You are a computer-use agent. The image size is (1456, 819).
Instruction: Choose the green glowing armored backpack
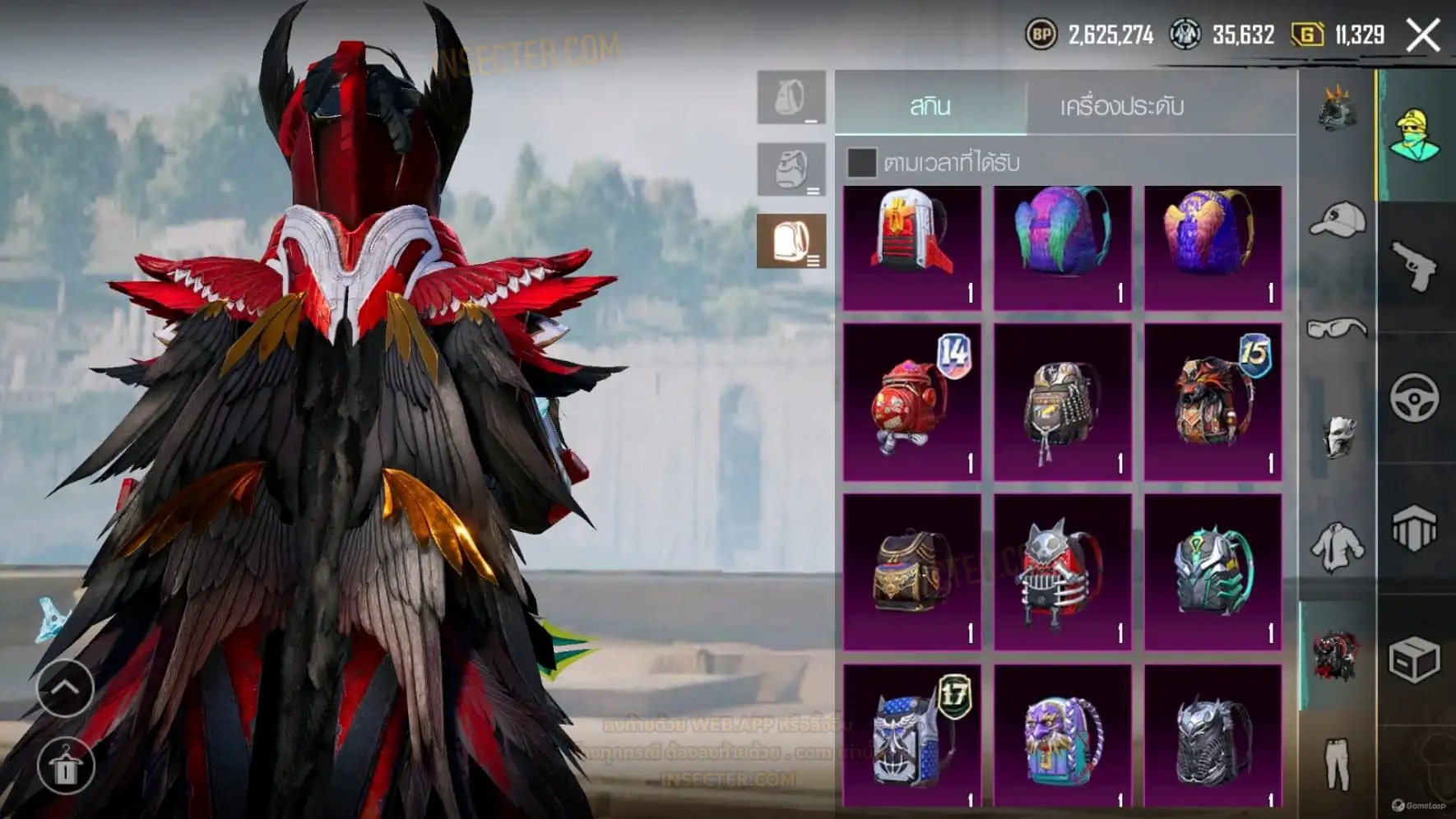pyautogui.click(x=1213, y=571)
